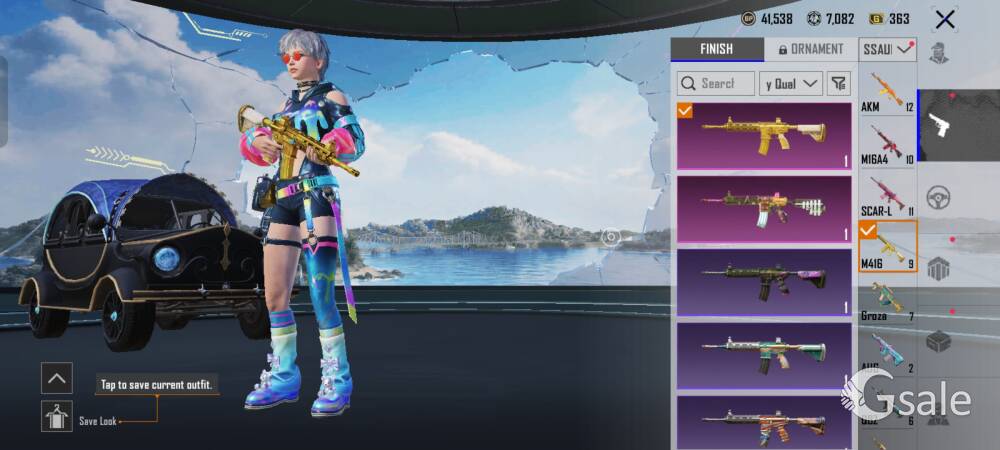1000x450 pixels.
Task: Open the quality sort dropdown
Action: 791,83
